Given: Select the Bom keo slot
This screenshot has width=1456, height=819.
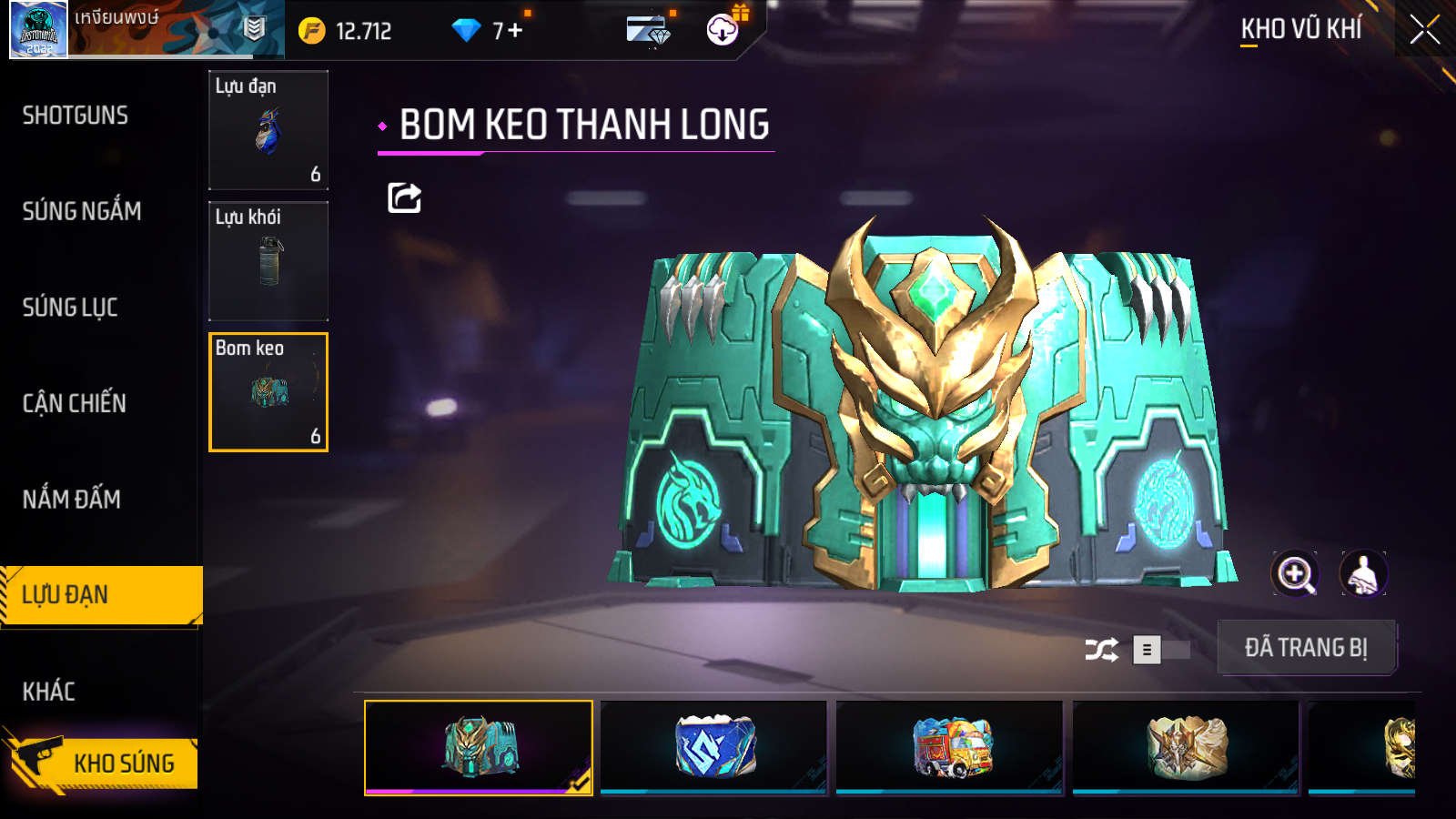Looking at the screenshot, I should coord(268,392).
